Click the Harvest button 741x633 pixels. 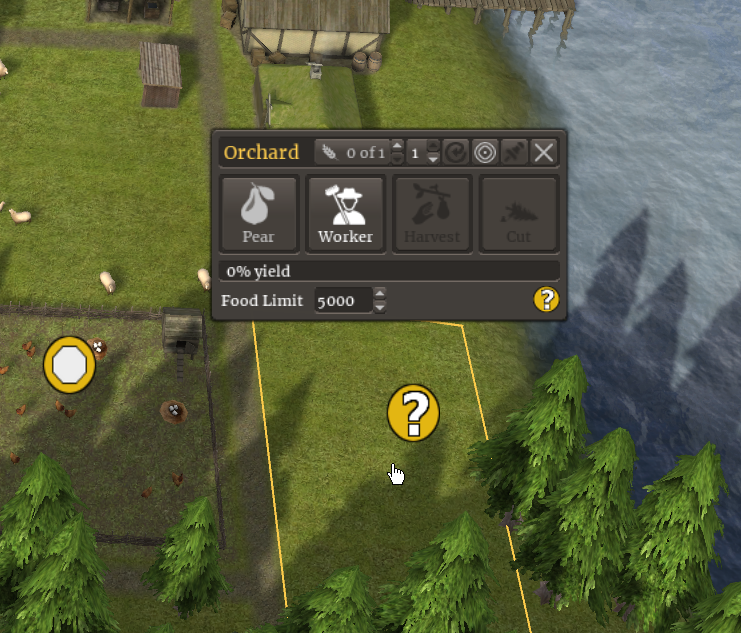tap(432, 214)
